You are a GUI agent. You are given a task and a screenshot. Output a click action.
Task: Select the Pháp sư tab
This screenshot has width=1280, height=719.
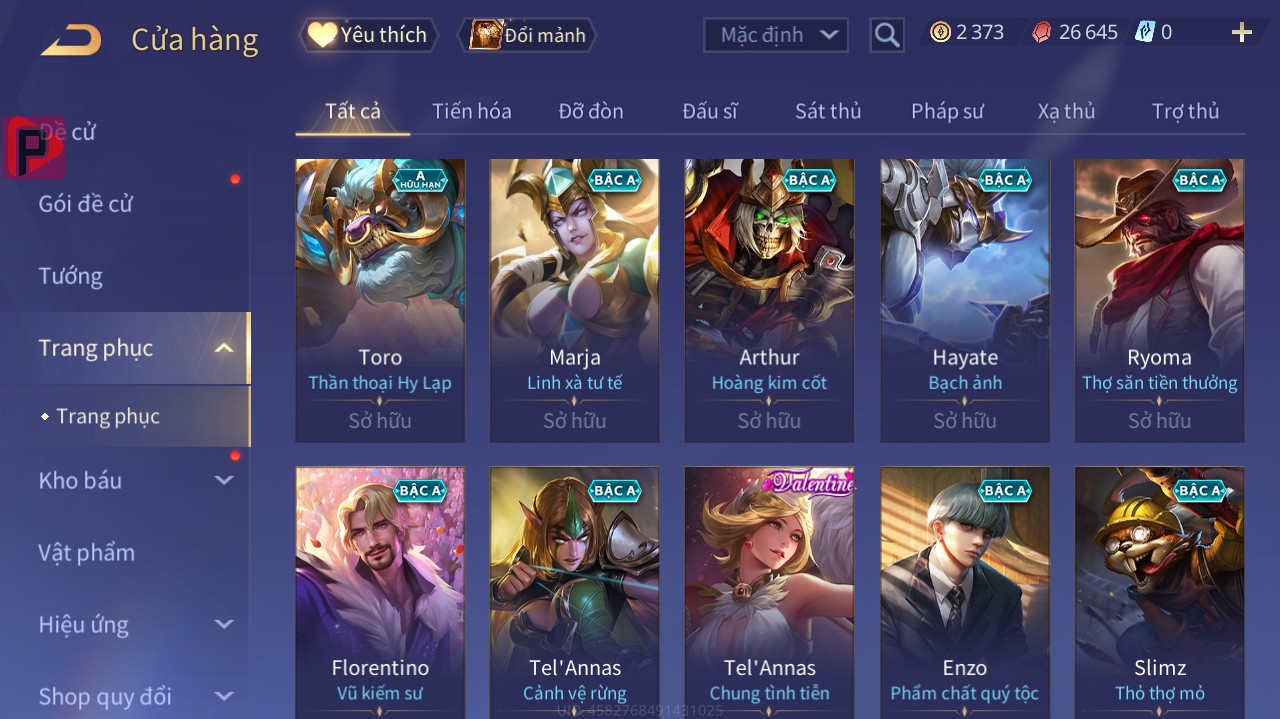coord(947,111)
